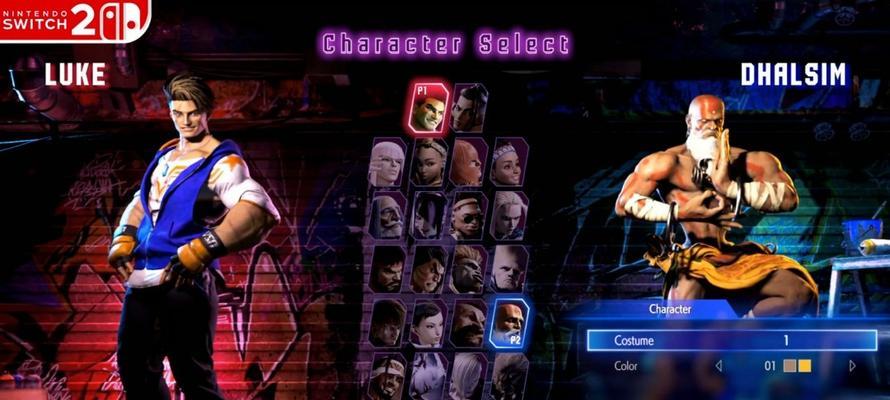Pick Ryu's character portrait

tap(387, 268)
